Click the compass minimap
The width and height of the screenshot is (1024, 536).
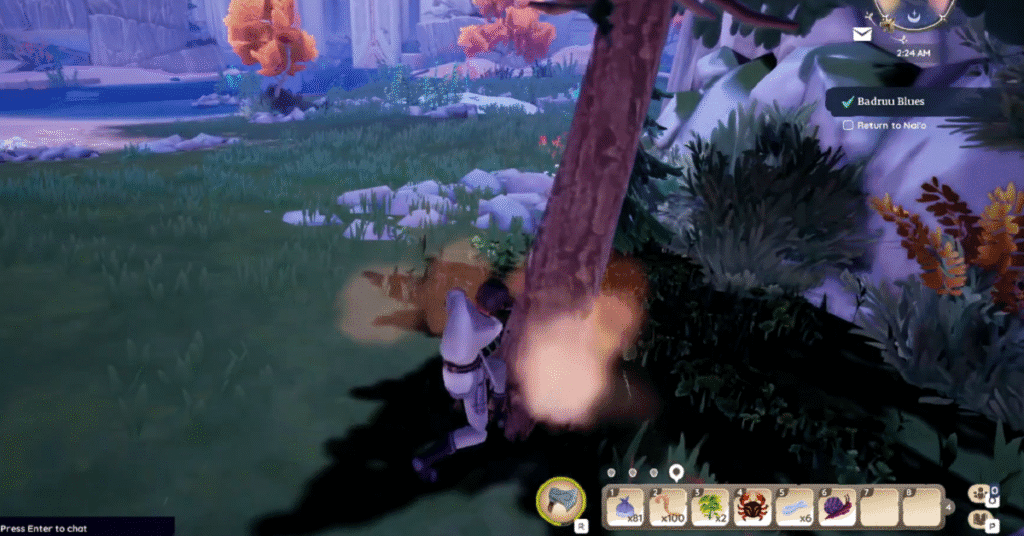point(910,12)
